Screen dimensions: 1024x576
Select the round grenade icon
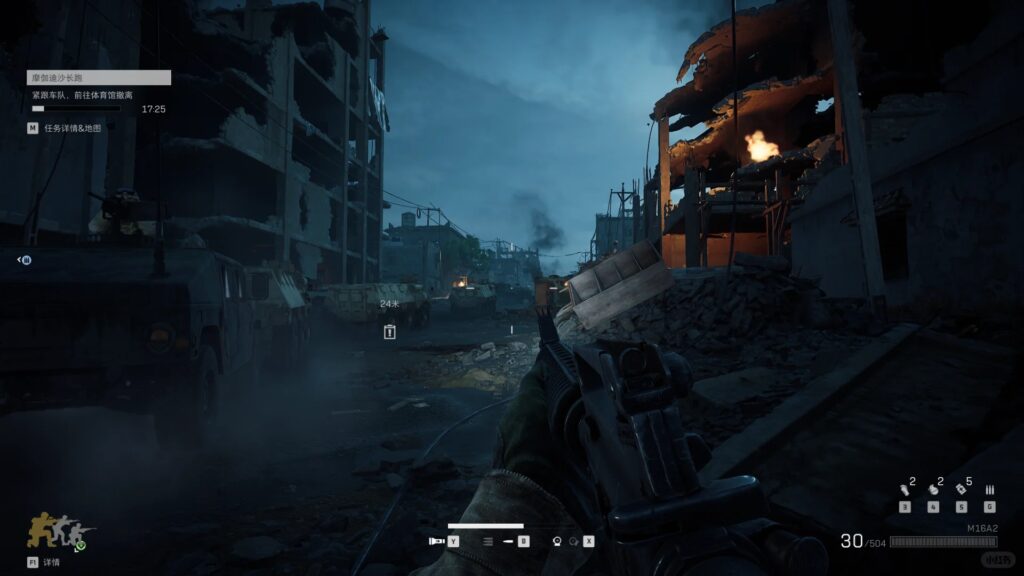pos(932,489)
